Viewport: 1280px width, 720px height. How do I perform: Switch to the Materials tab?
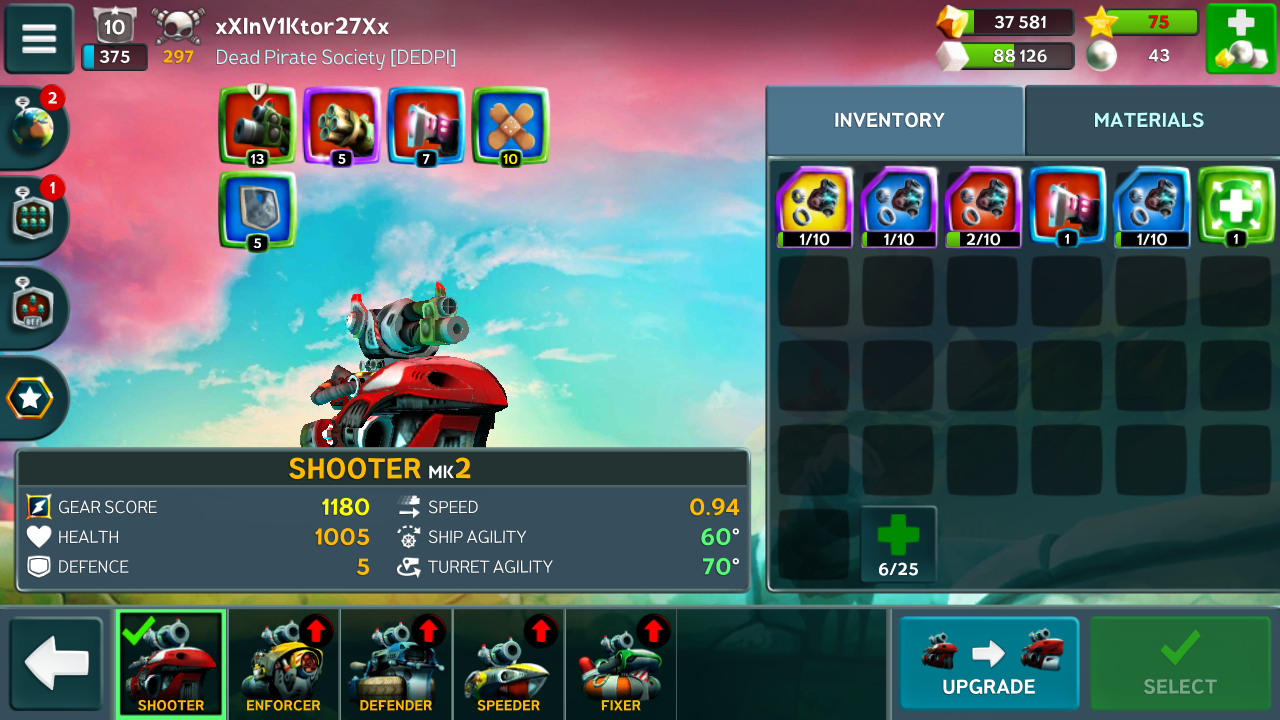[1148, 120]
